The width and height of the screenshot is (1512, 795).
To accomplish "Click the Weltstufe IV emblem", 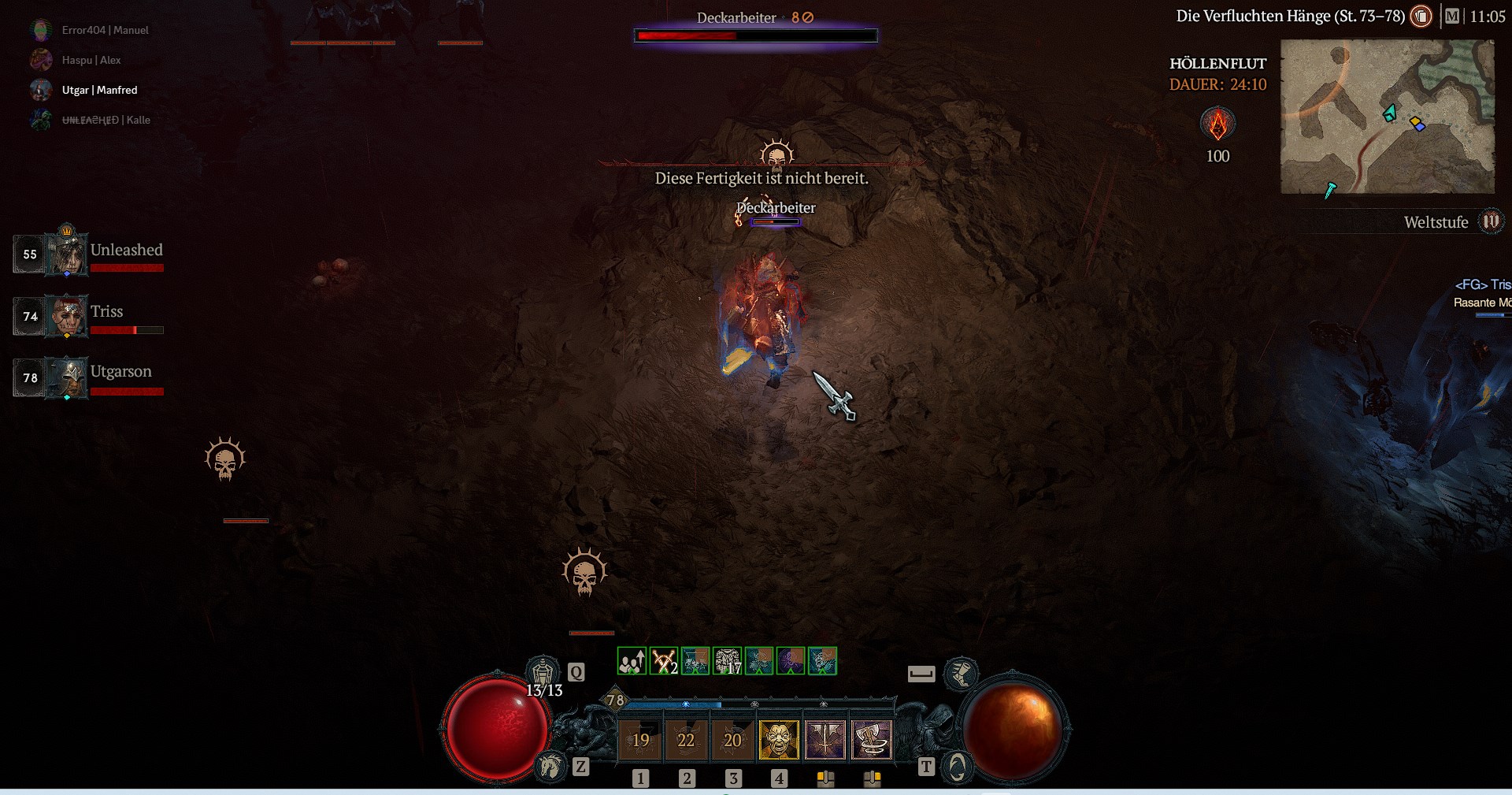I will pos(1491,221).
